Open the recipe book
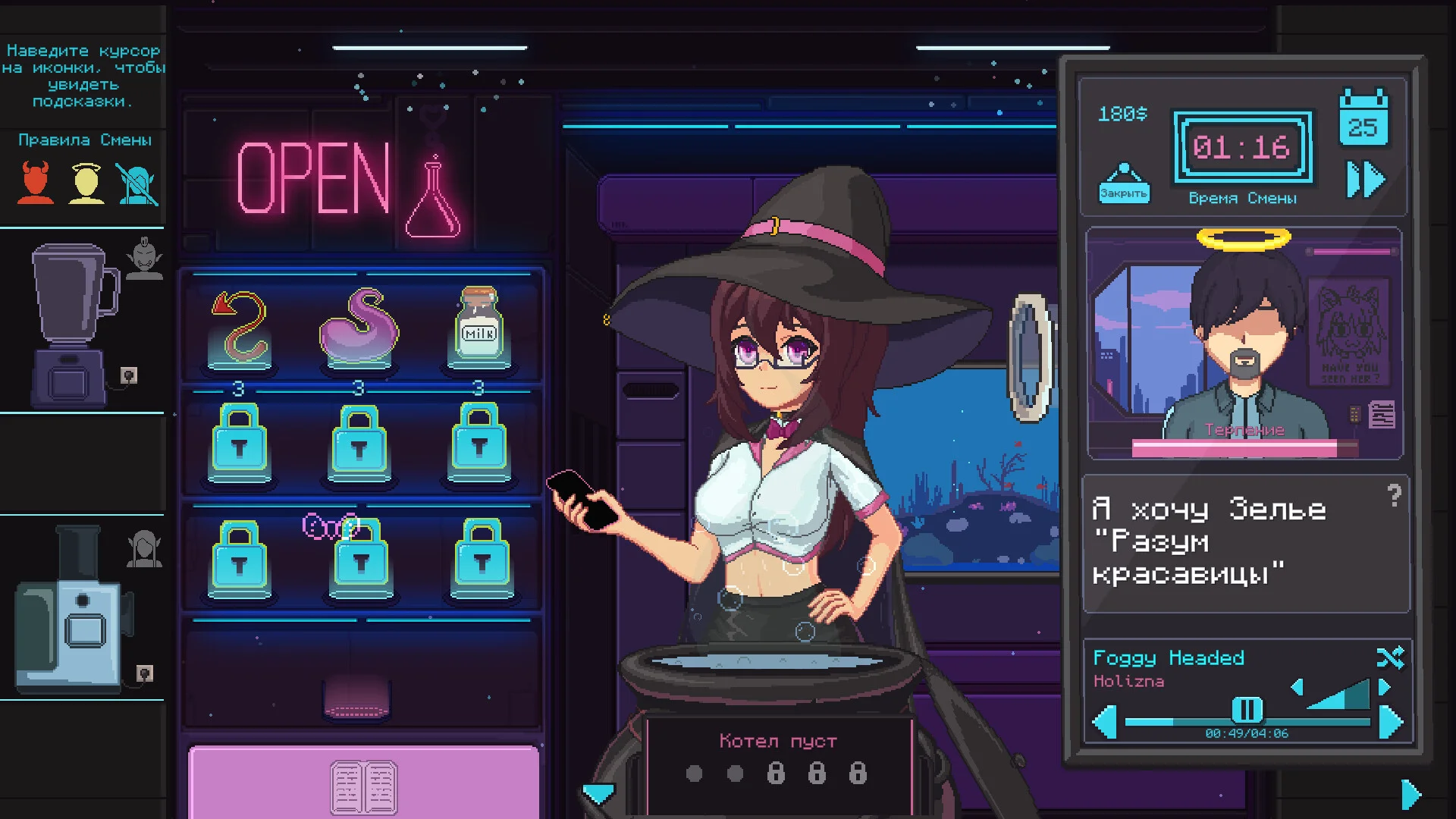 pos(363,786)
